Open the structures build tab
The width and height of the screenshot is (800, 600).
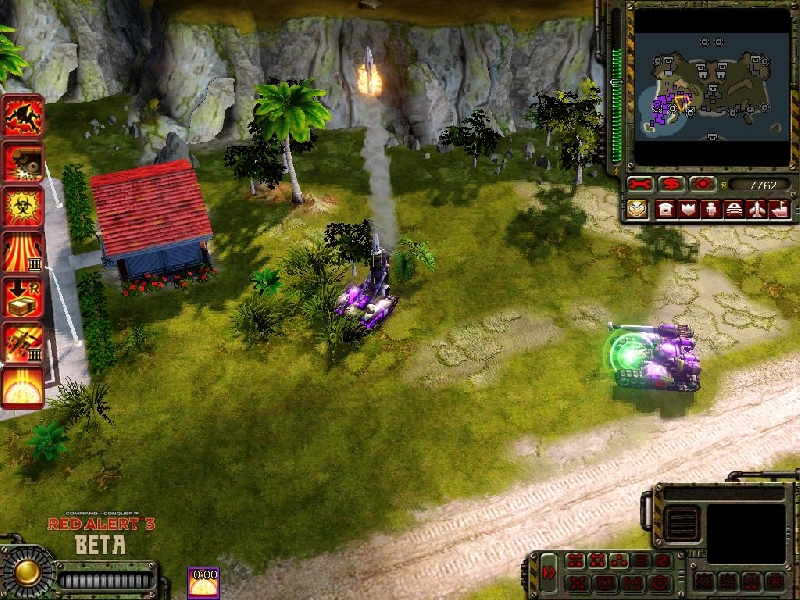pyautogui.click(x=665, y=209)
